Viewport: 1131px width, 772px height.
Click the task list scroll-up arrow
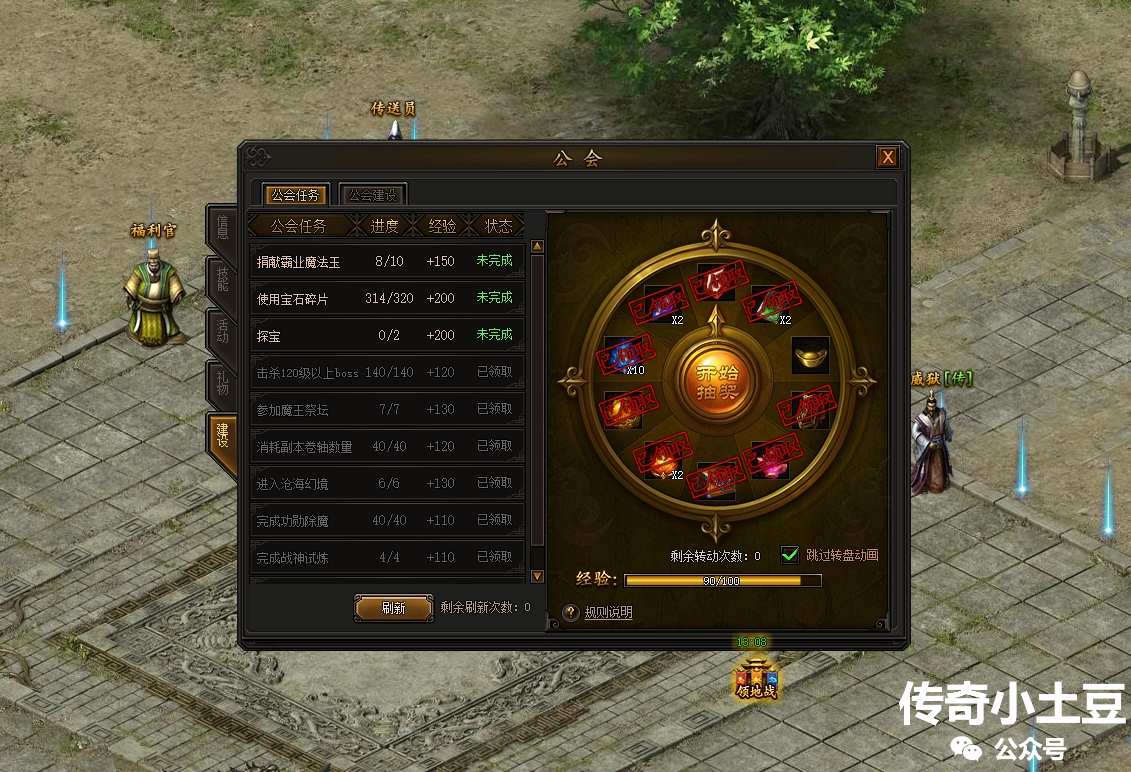tap(537, 246)
